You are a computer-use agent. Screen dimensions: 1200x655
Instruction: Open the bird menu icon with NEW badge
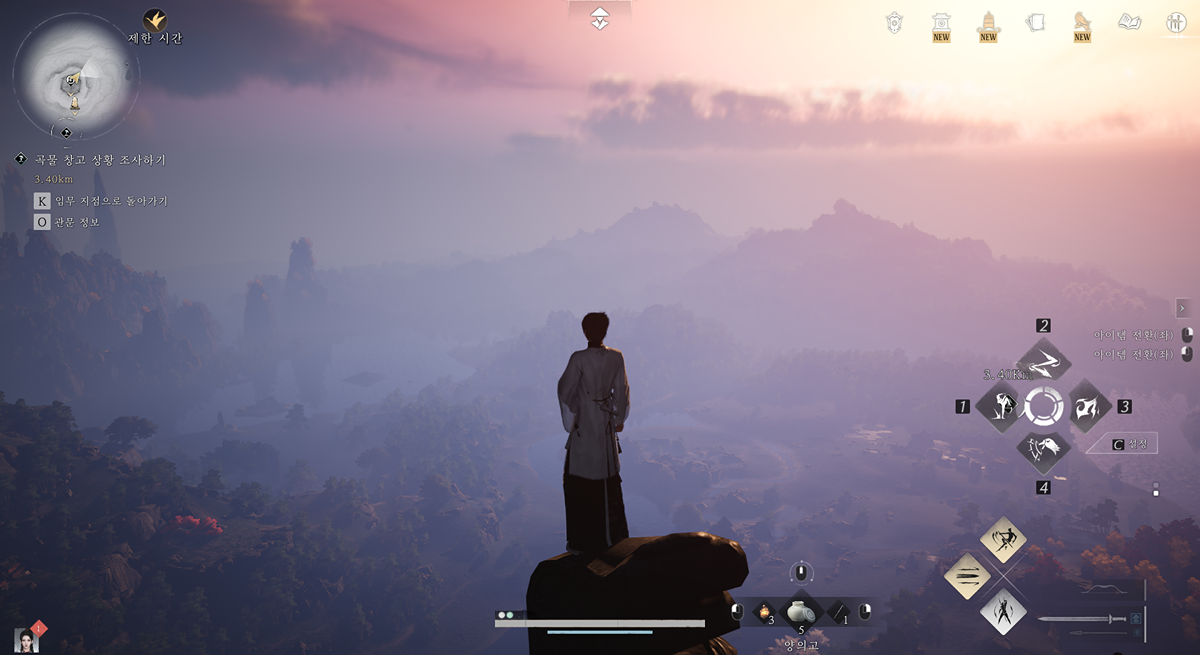point(1082,22)
